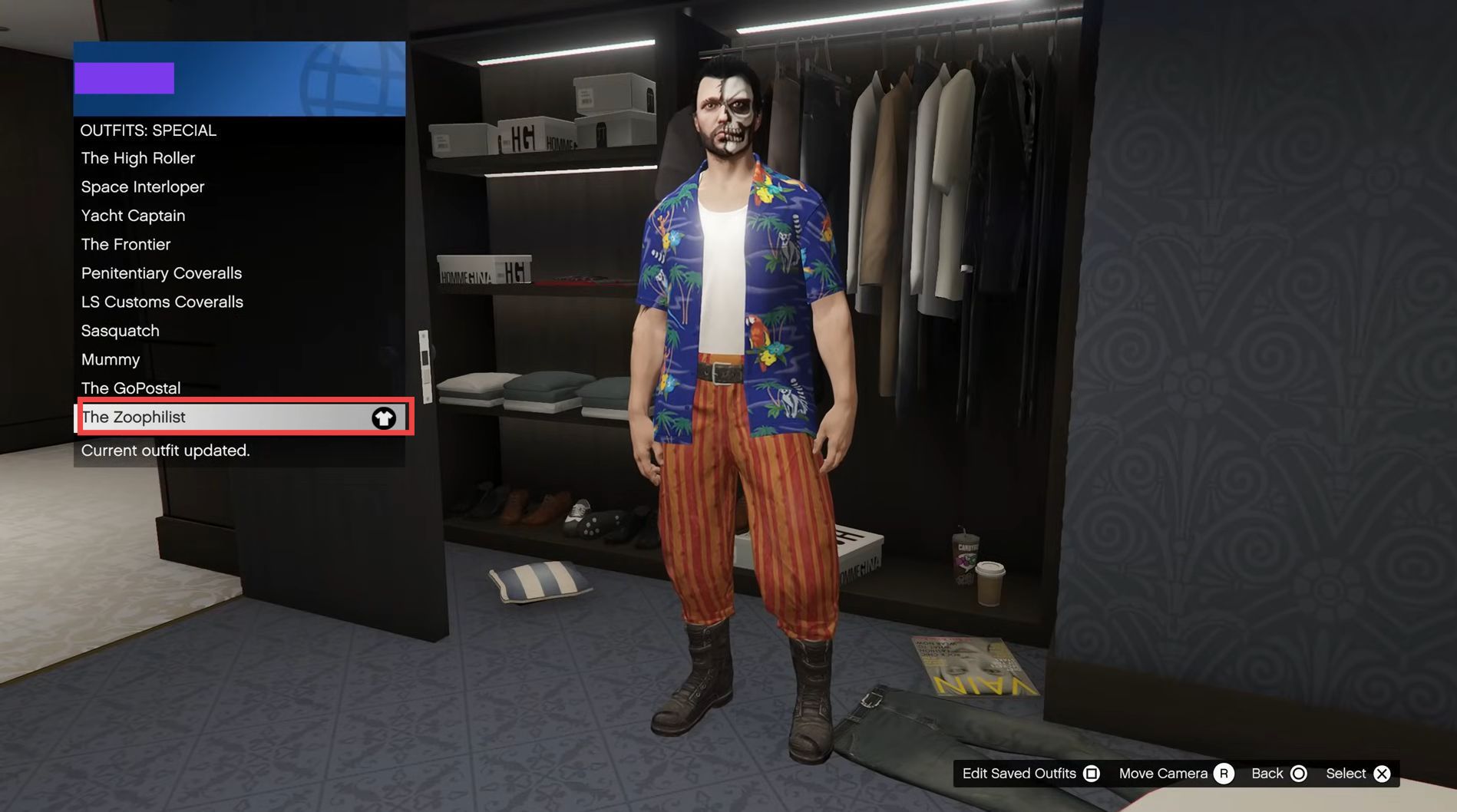The height and width of the screenshot is (812, 1457).
Task: Select LS Customs Coveralls outfit
Action: [162, 302]
